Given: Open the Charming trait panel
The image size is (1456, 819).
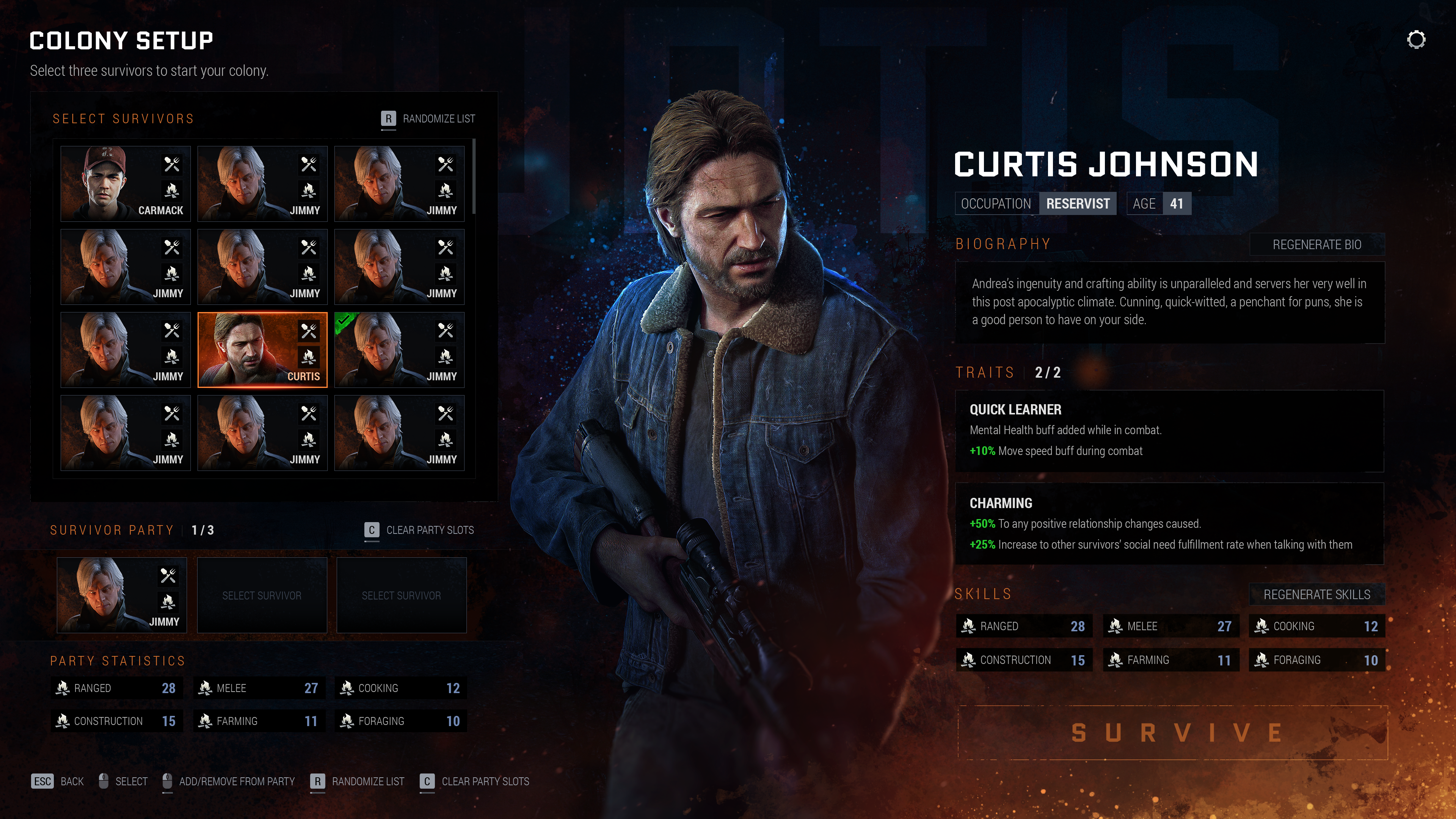Looking at the screenshot, I should [1169, 523].
